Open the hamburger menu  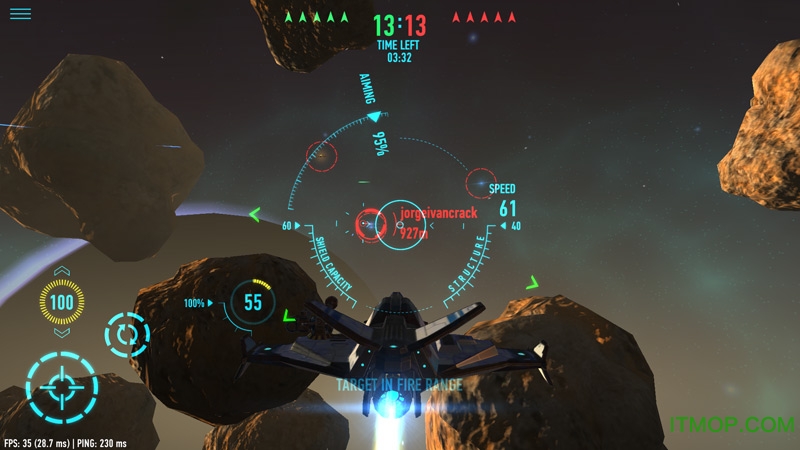pyautogui.click(x=20, y=14)
